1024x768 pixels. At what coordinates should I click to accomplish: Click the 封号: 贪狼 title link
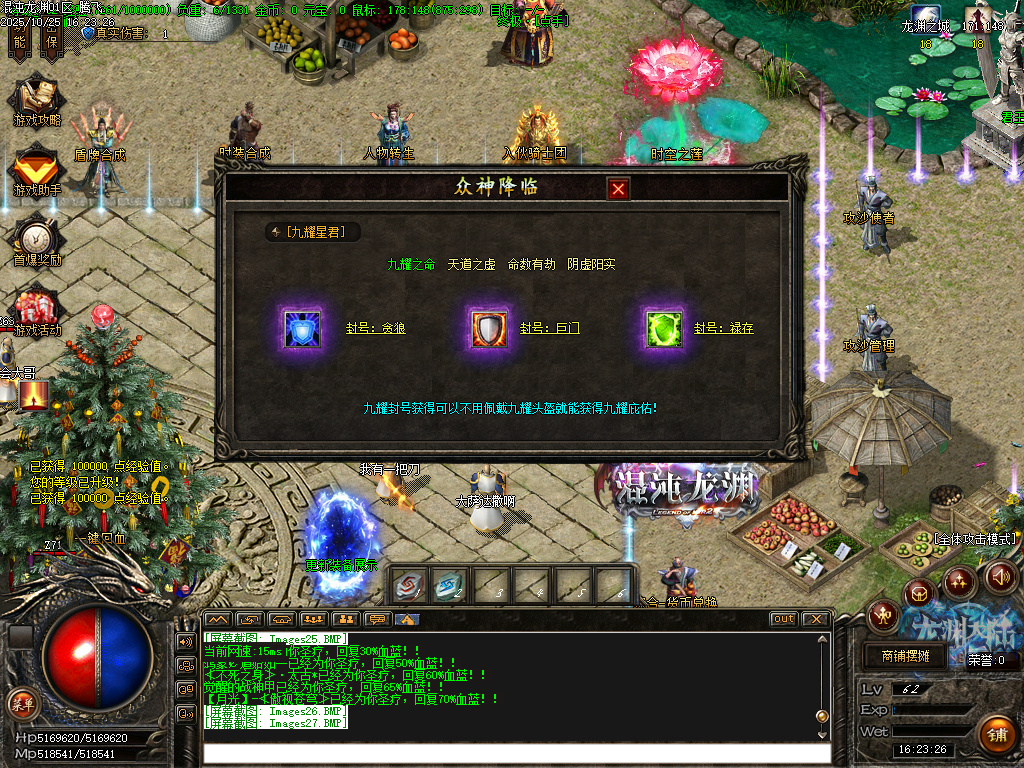pos(375,328)
